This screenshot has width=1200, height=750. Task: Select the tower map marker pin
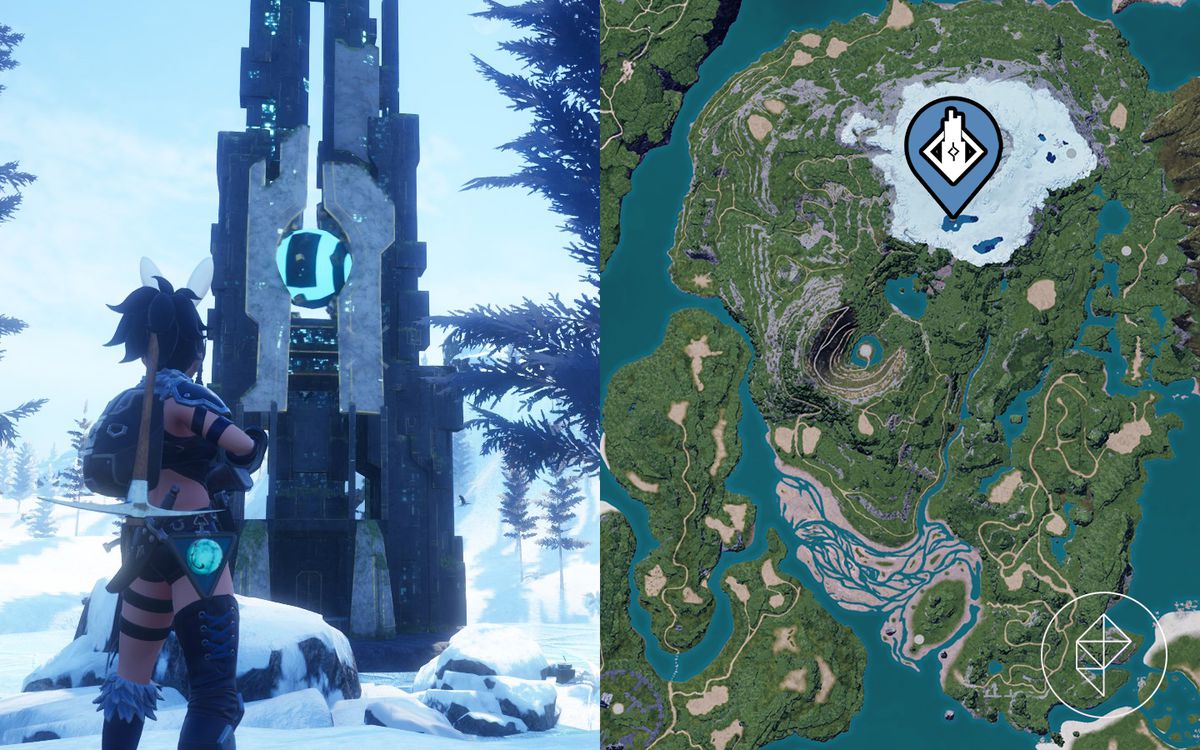tap(955, 150)
